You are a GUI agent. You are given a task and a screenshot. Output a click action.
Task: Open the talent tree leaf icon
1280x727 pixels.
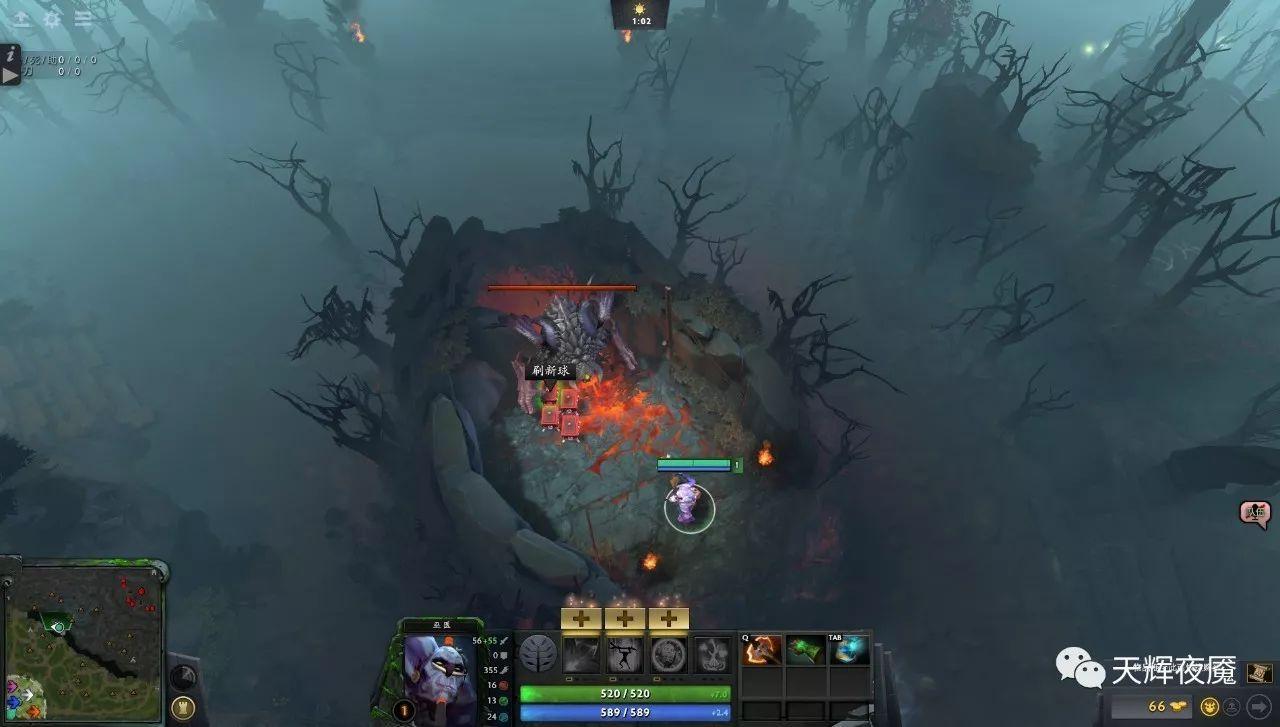pyautogui.click(x=537, y=655)
